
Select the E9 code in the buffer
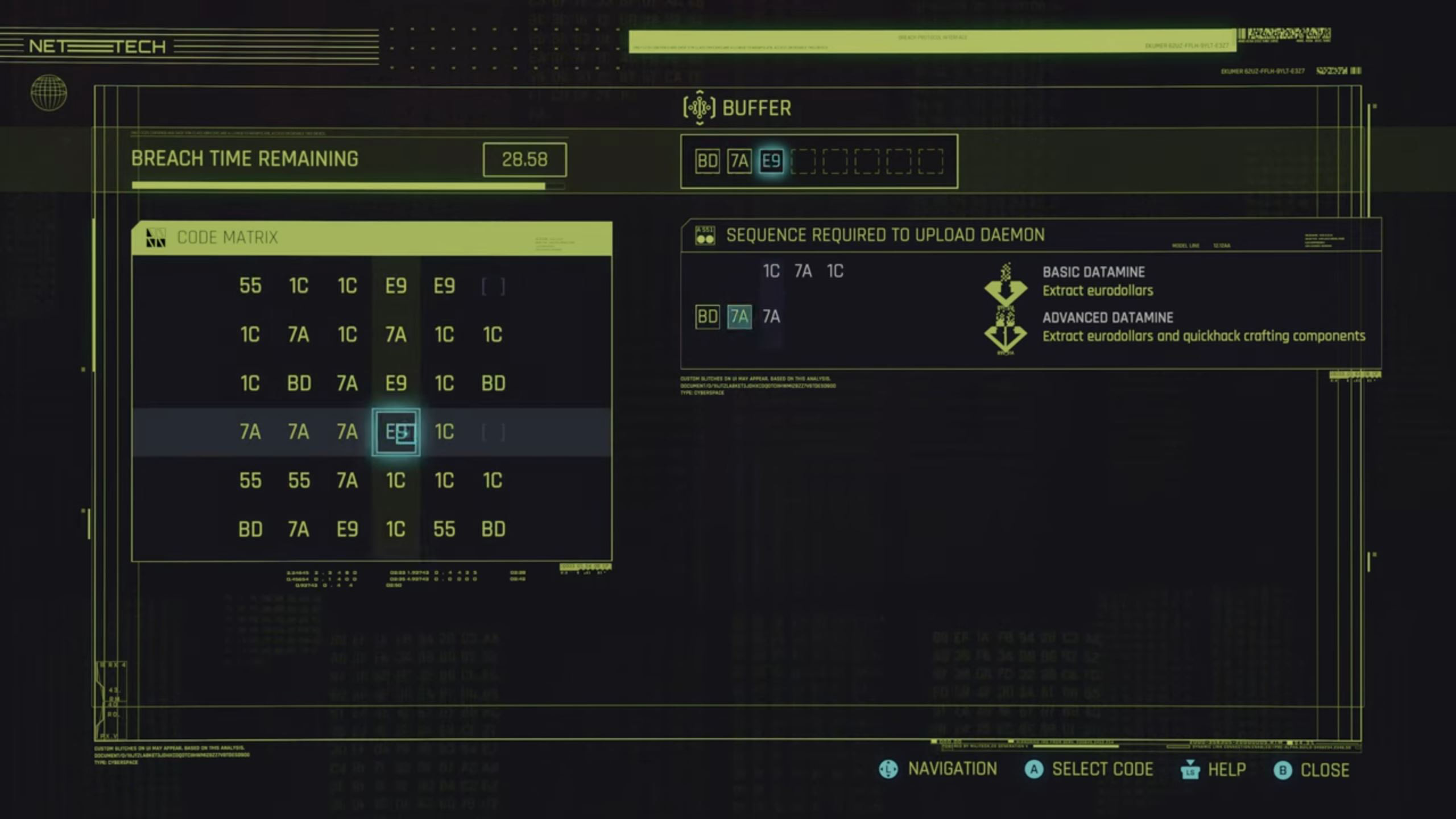pyautogui.click(x=772, y=162)
